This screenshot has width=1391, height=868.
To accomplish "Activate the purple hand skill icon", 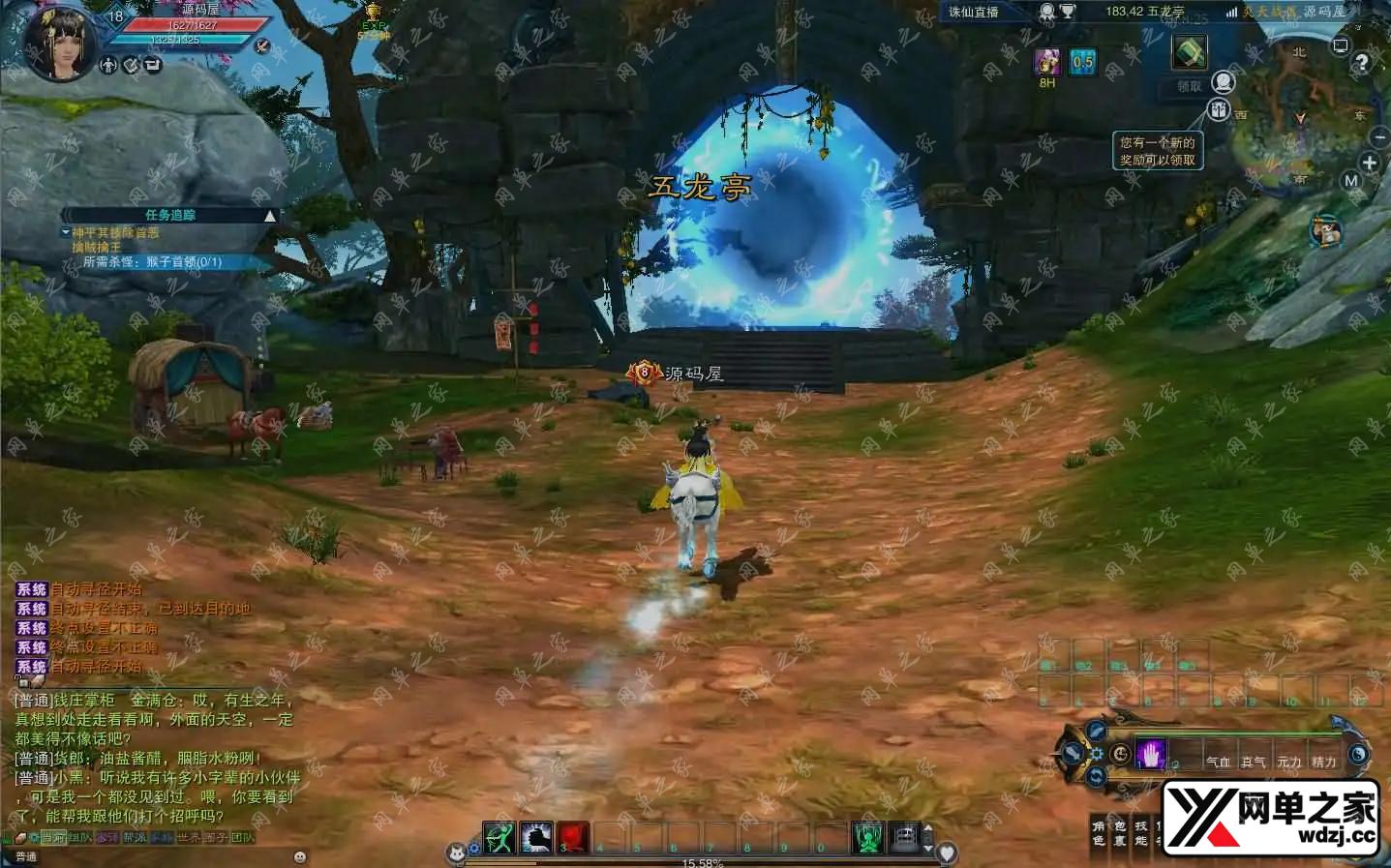I will coord(1151,754).
